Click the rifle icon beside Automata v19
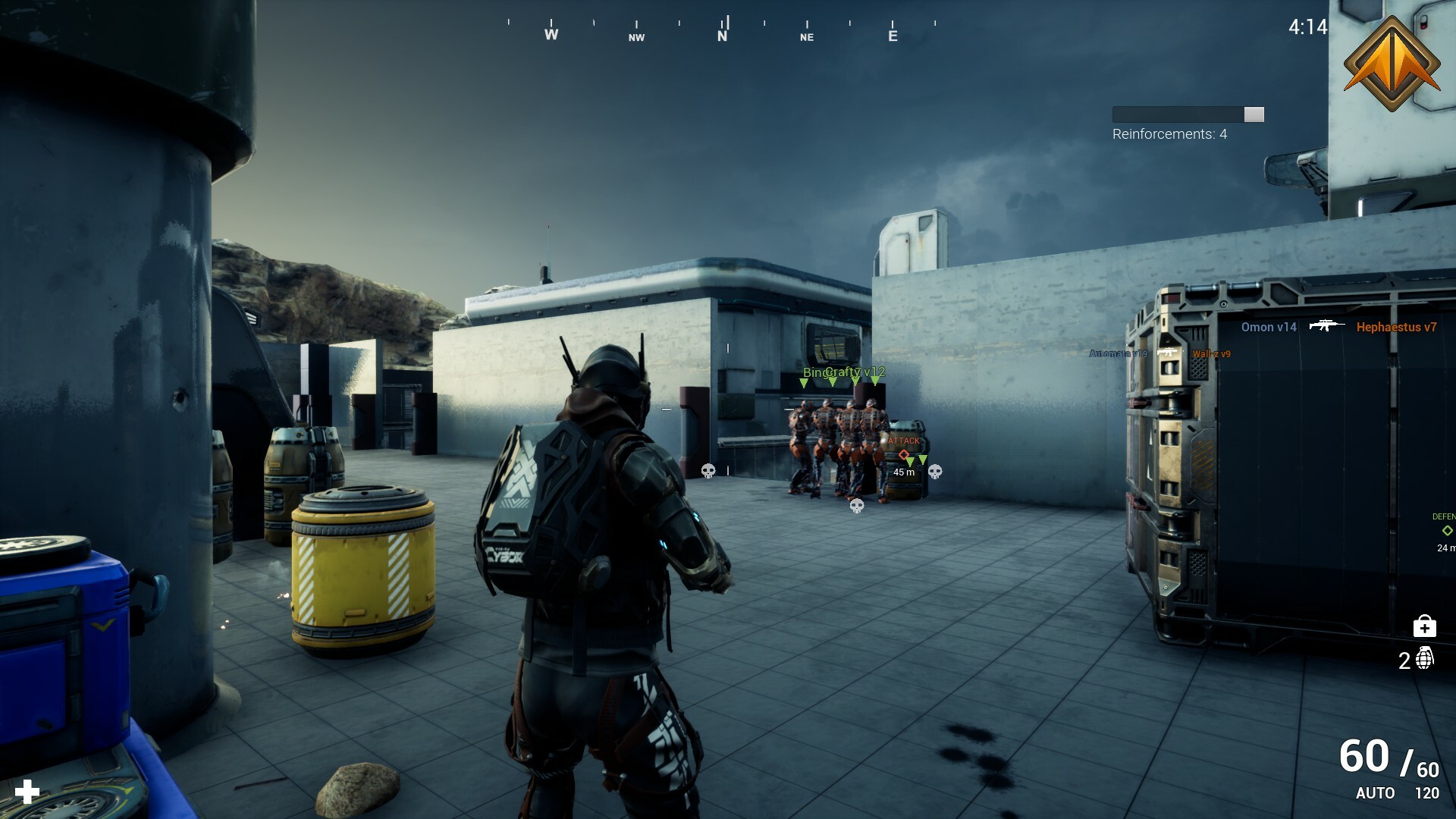The width and height of the screenshot is (1456, 819). click(1169, 353)
